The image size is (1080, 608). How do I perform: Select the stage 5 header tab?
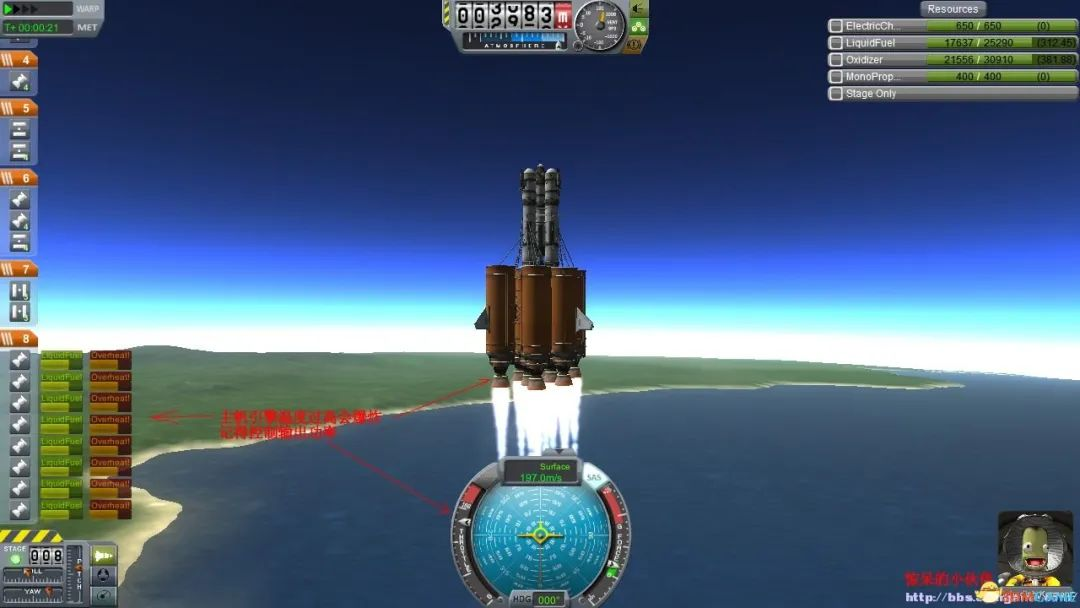pyautogui.click(x=19, y=108)
